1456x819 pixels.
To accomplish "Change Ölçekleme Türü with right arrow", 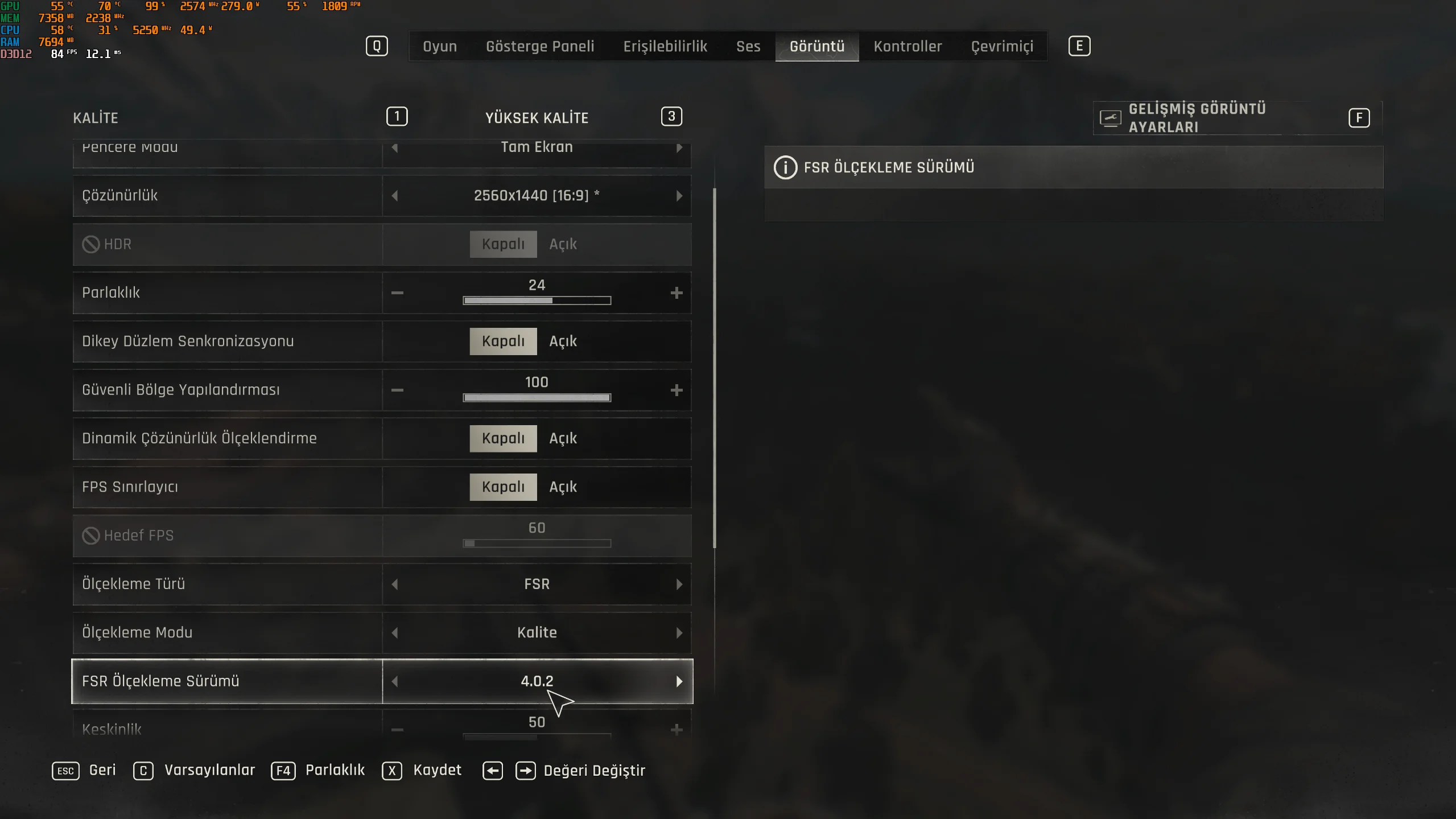I will (x=679, y=585).
